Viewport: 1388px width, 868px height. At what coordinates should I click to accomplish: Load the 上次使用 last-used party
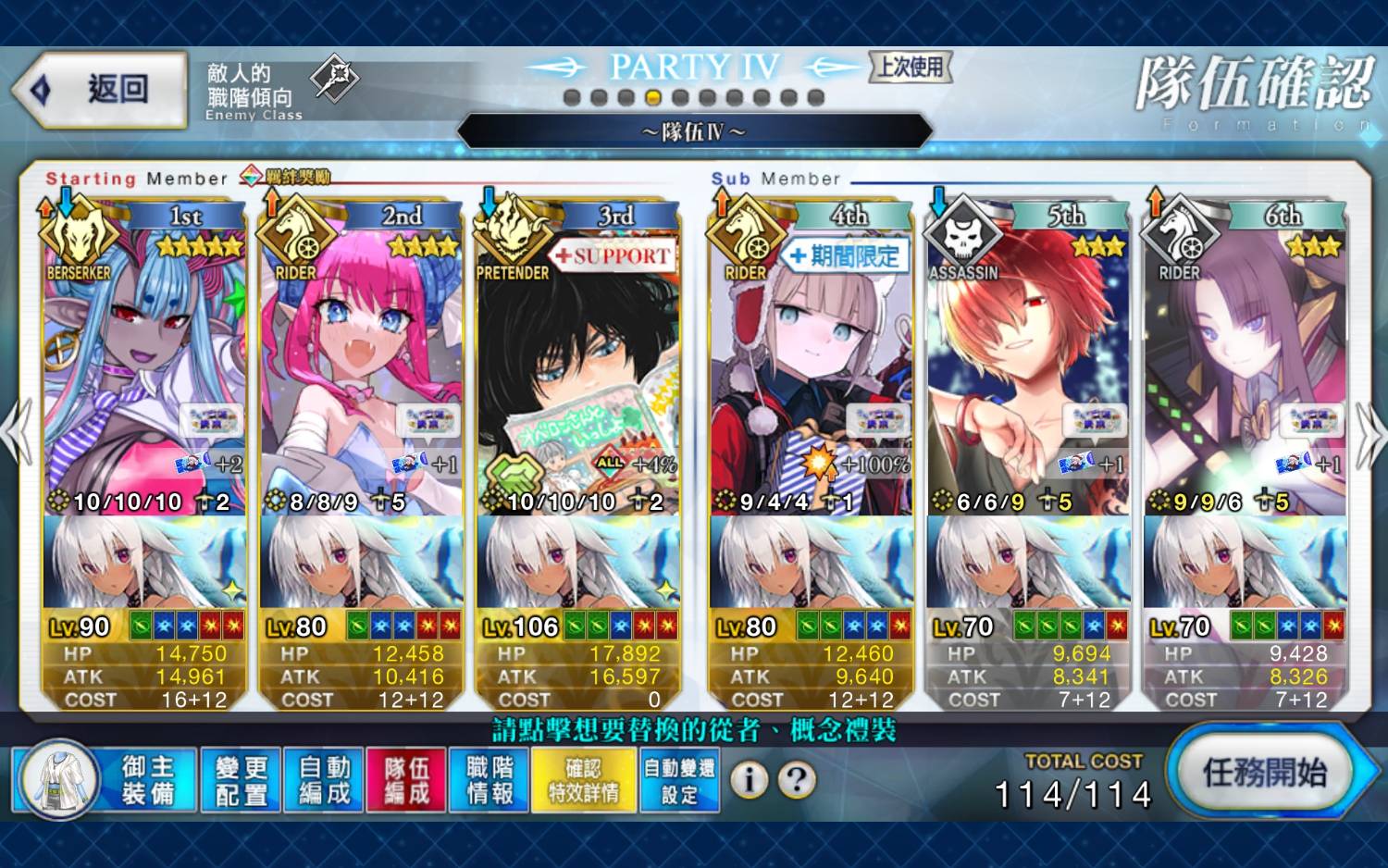911,67
